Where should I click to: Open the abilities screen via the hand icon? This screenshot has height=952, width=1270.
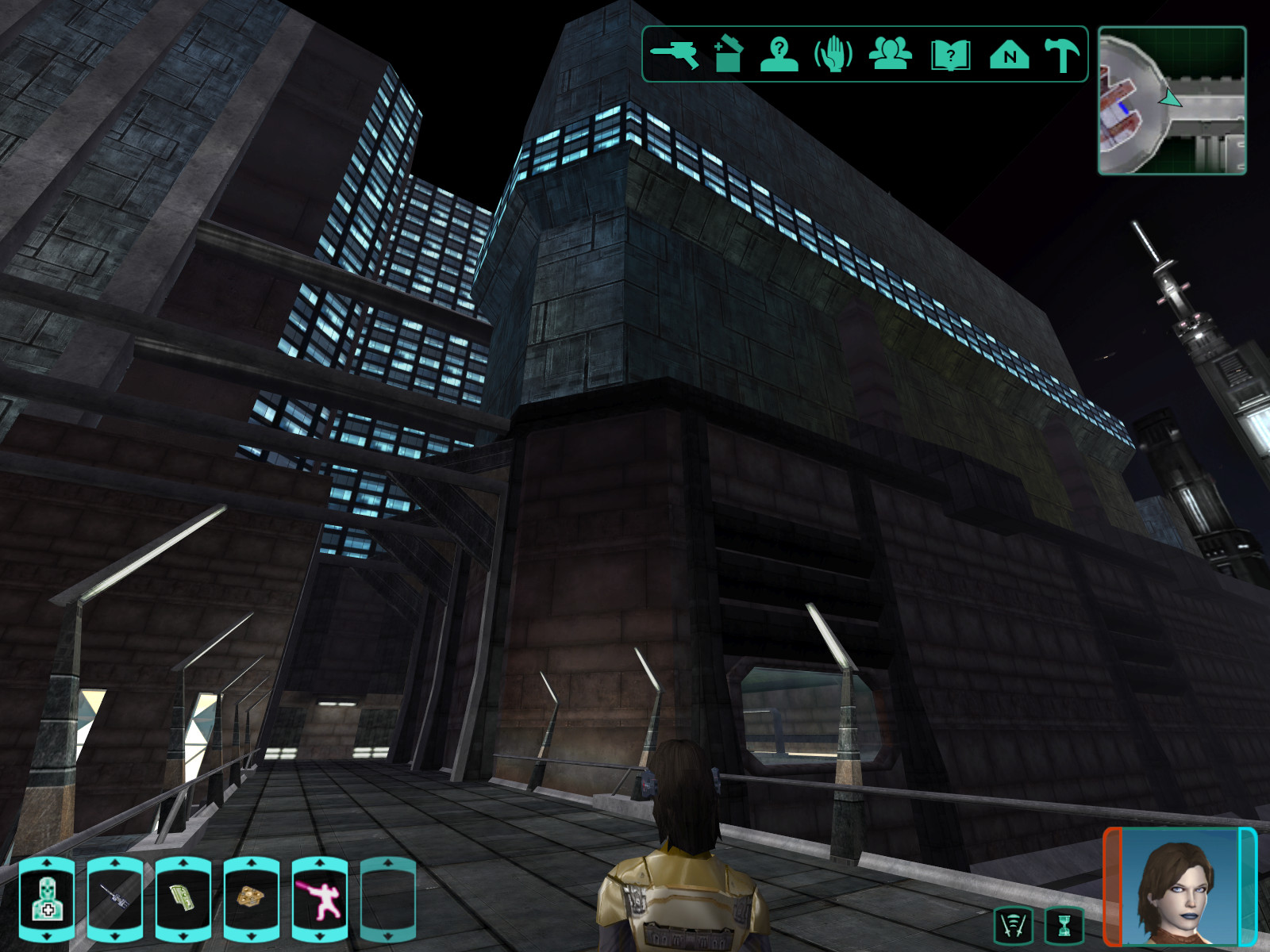pos(833,55)
